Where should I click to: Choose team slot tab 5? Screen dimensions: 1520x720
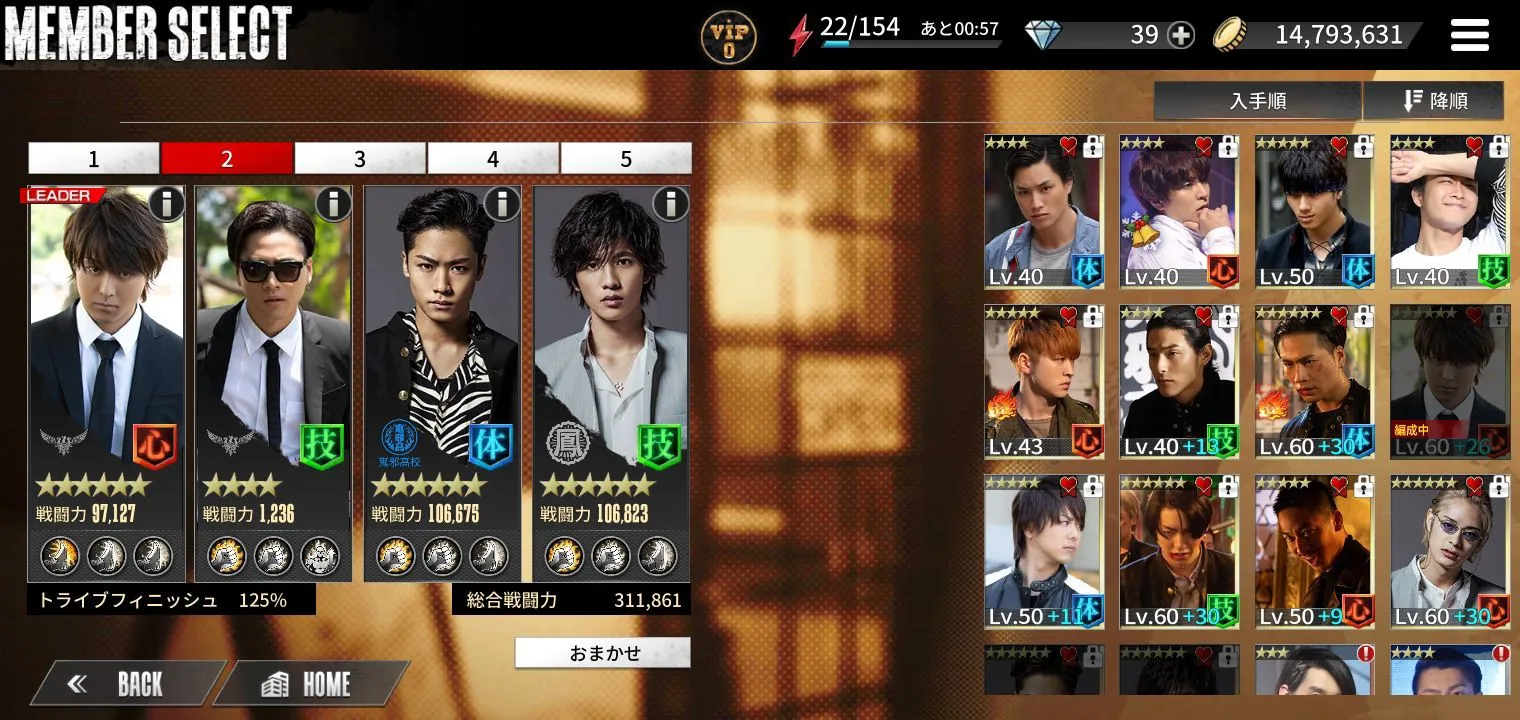[x=626, y=158]
